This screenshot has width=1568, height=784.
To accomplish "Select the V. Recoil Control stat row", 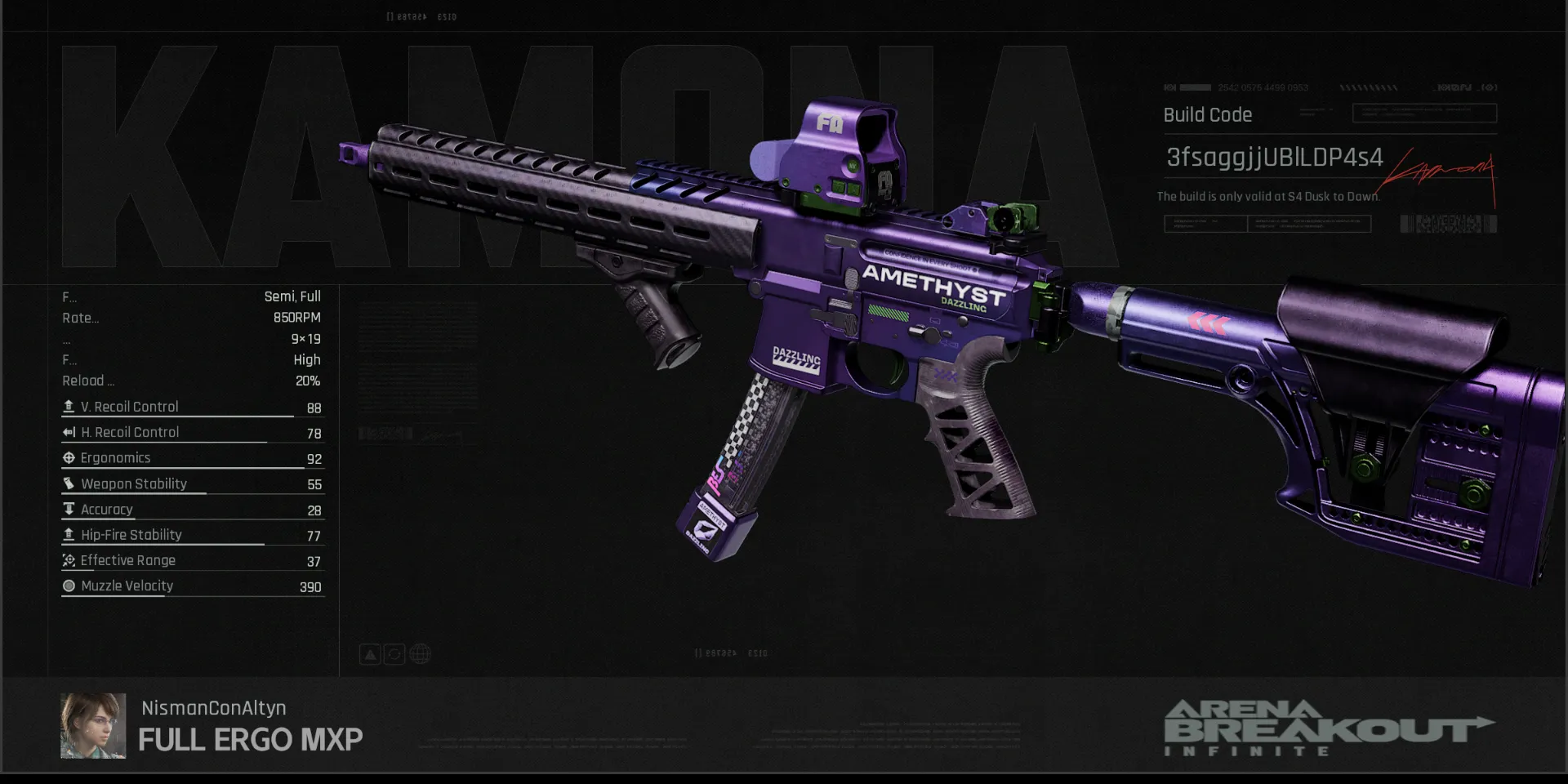I will pos(193,407).
